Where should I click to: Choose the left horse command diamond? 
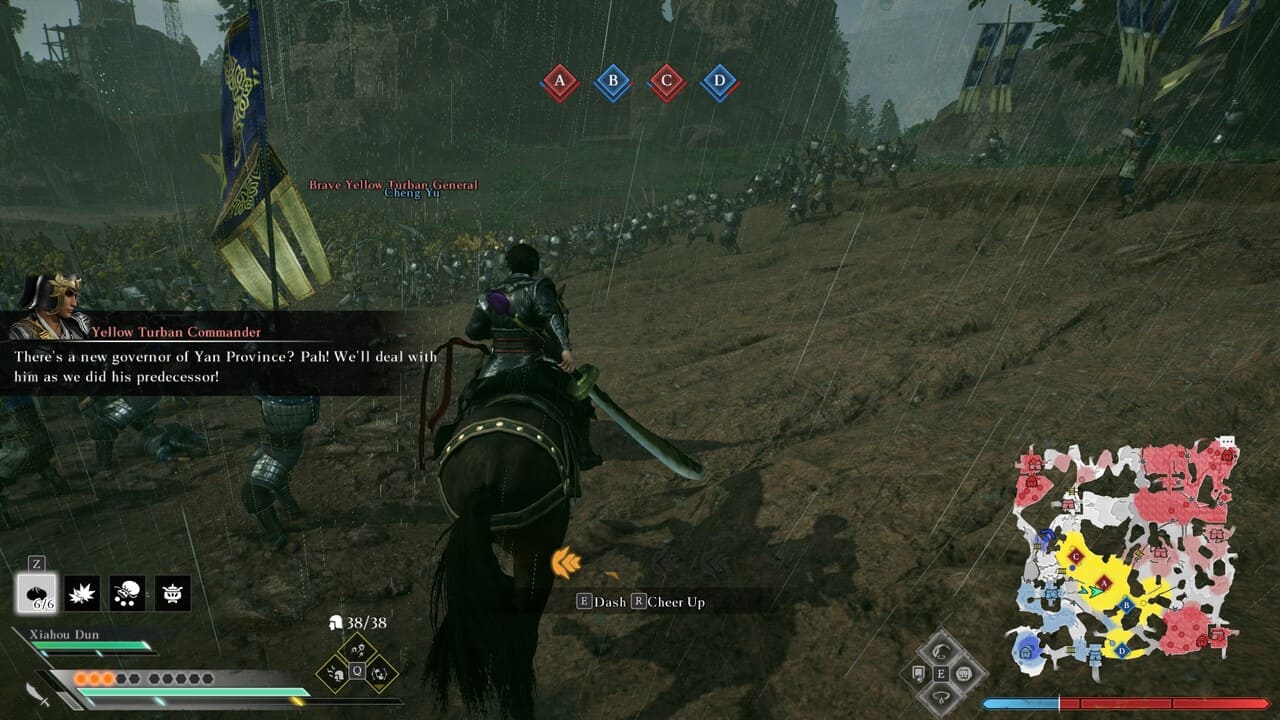919,674
